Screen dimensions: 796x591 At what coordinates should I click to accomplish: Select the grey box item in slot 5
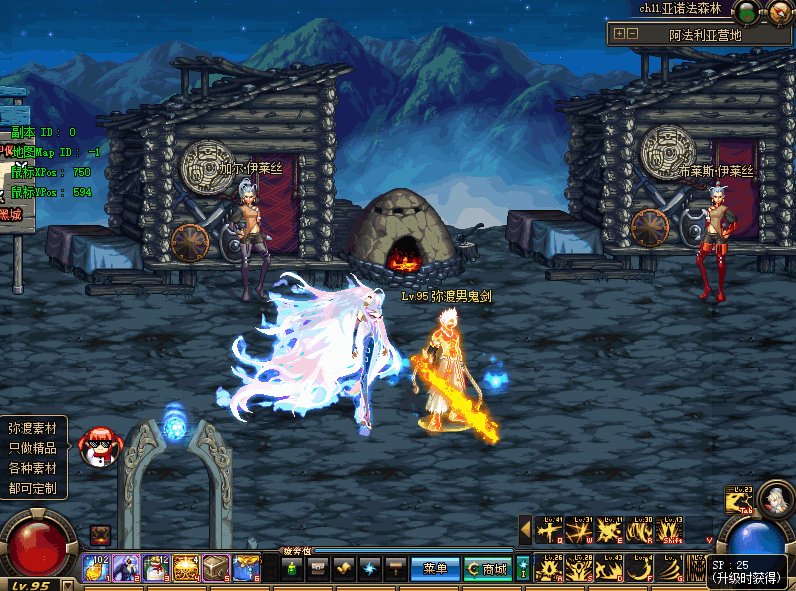[x=216, y=568]
